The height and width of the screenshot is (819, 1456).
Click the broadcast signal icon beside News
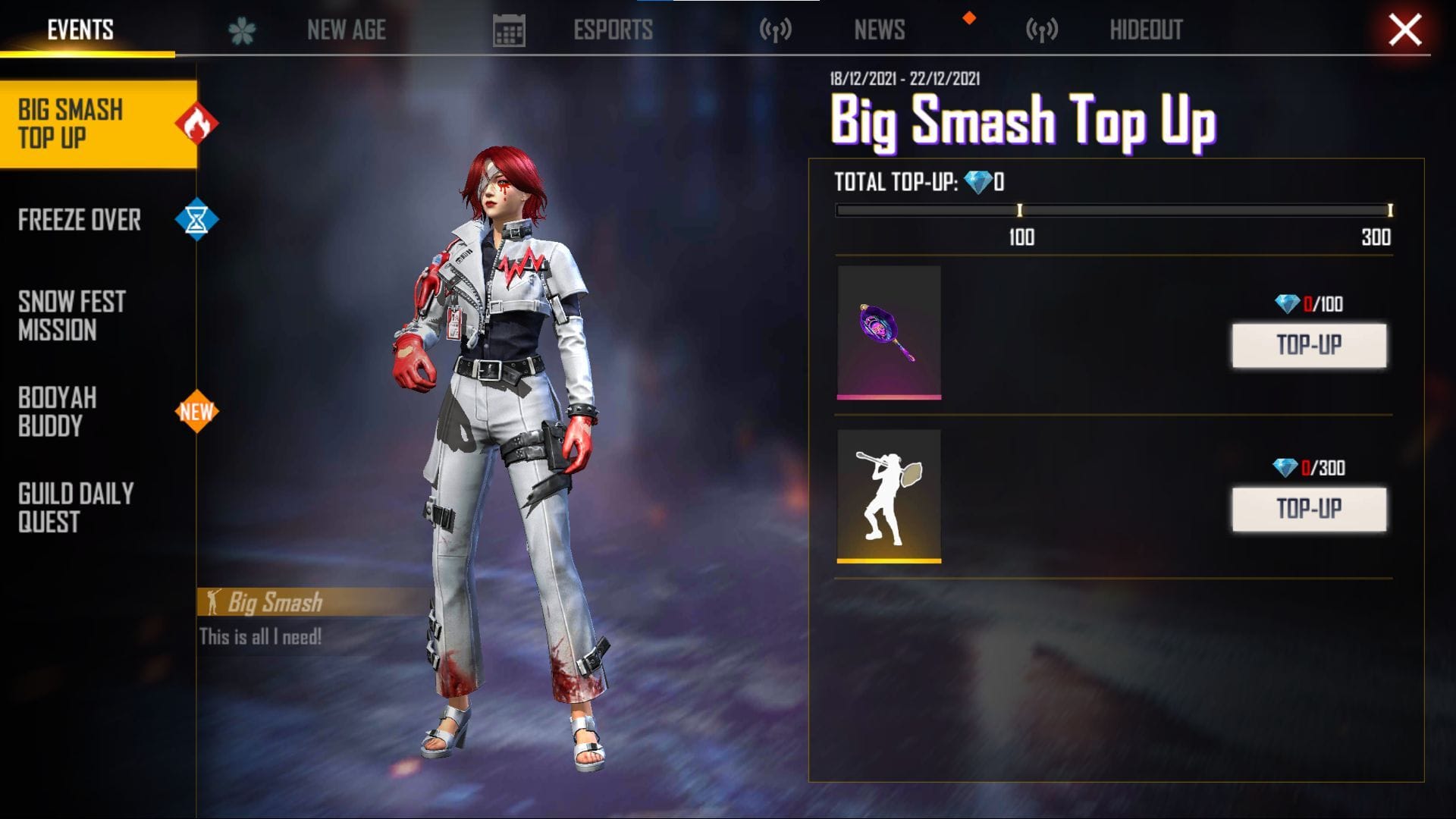[x=775, y=29]
